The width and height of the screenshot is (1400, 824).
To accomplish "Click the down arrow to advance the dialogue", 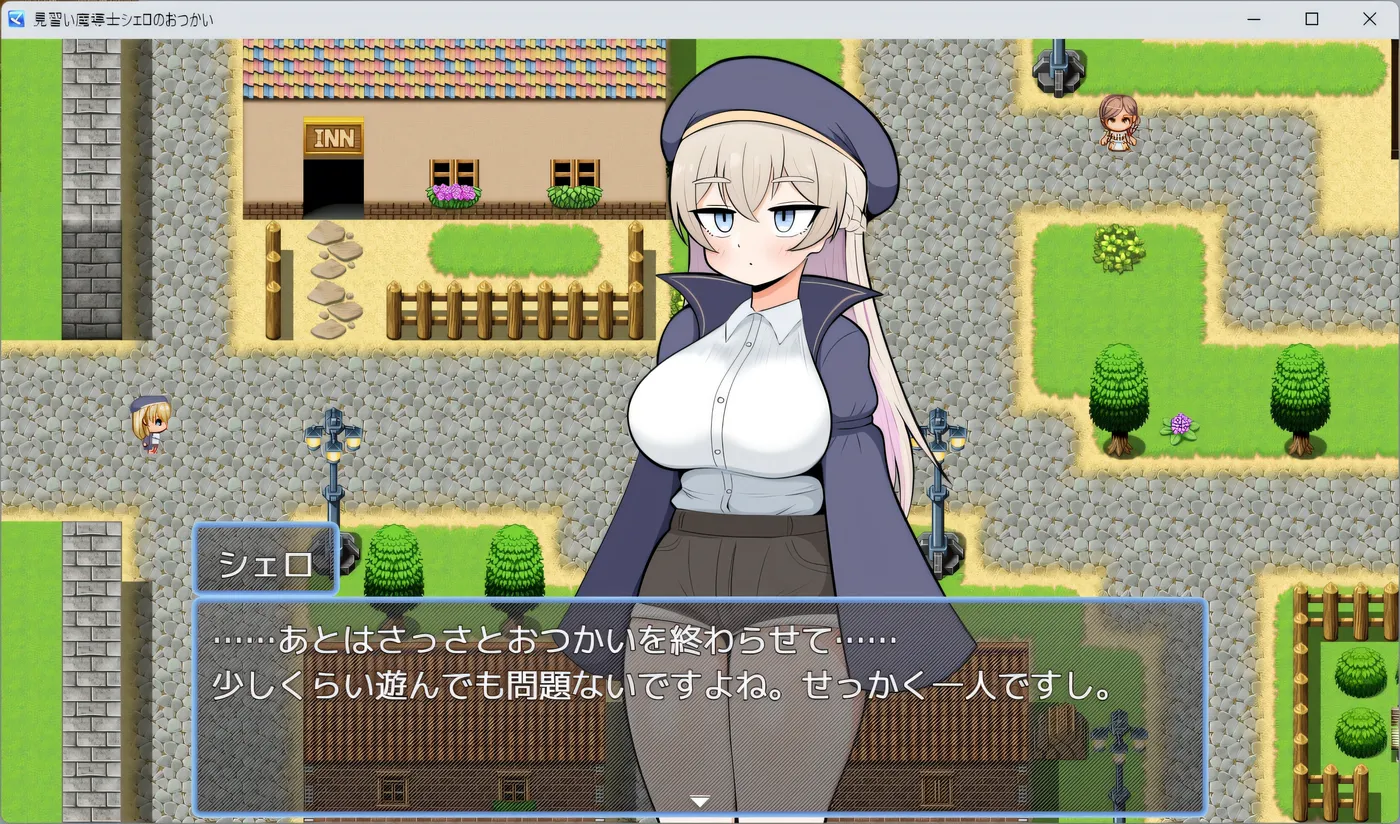I will point(699,800).
